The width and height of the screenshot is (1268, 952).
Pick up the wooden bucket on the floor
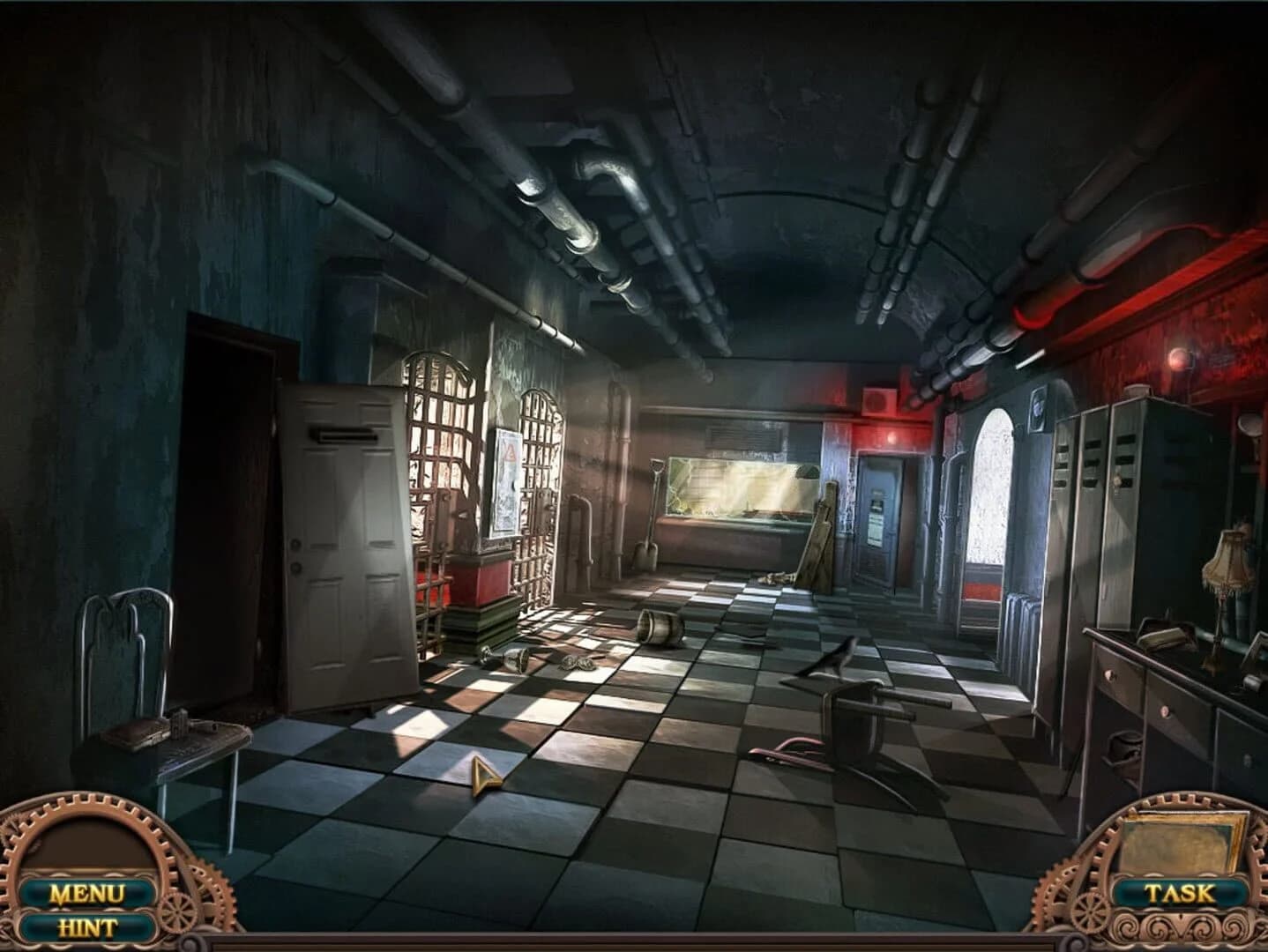[x=656, y=628]
